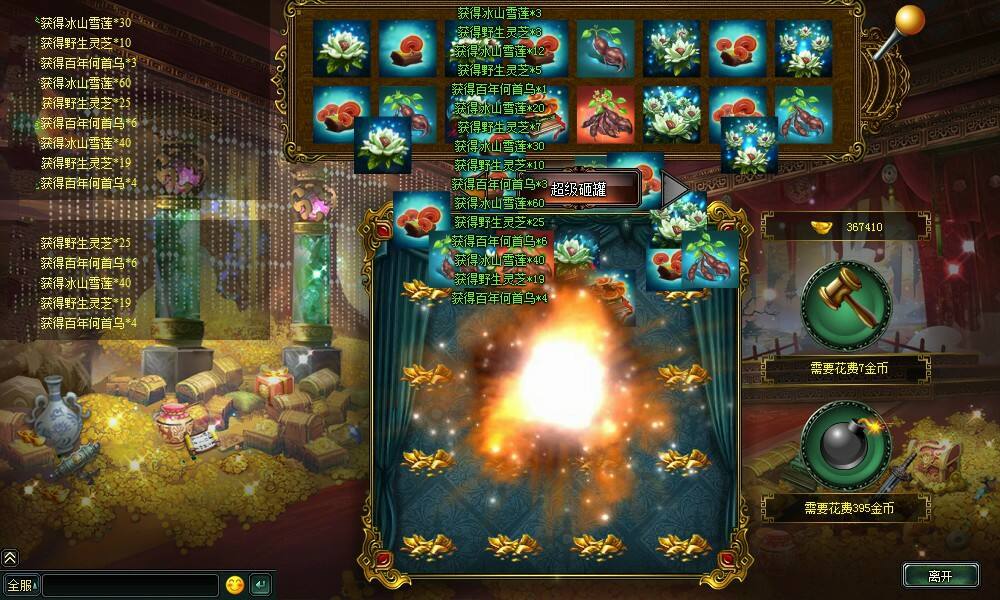Leave via the 离开 button

tap(940, 575)
